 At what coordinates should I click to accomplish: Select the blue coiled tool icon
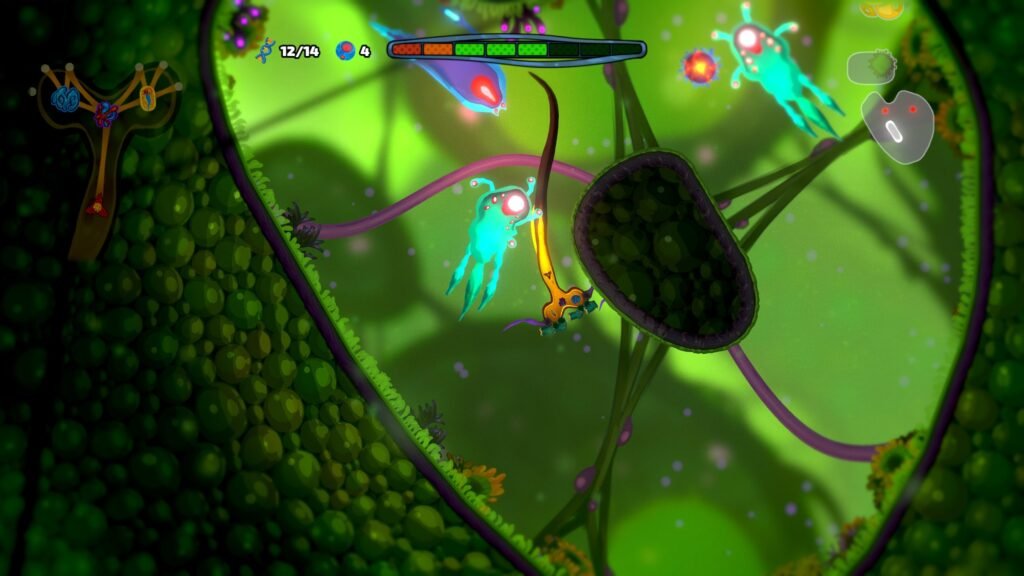tap(67, 98)
